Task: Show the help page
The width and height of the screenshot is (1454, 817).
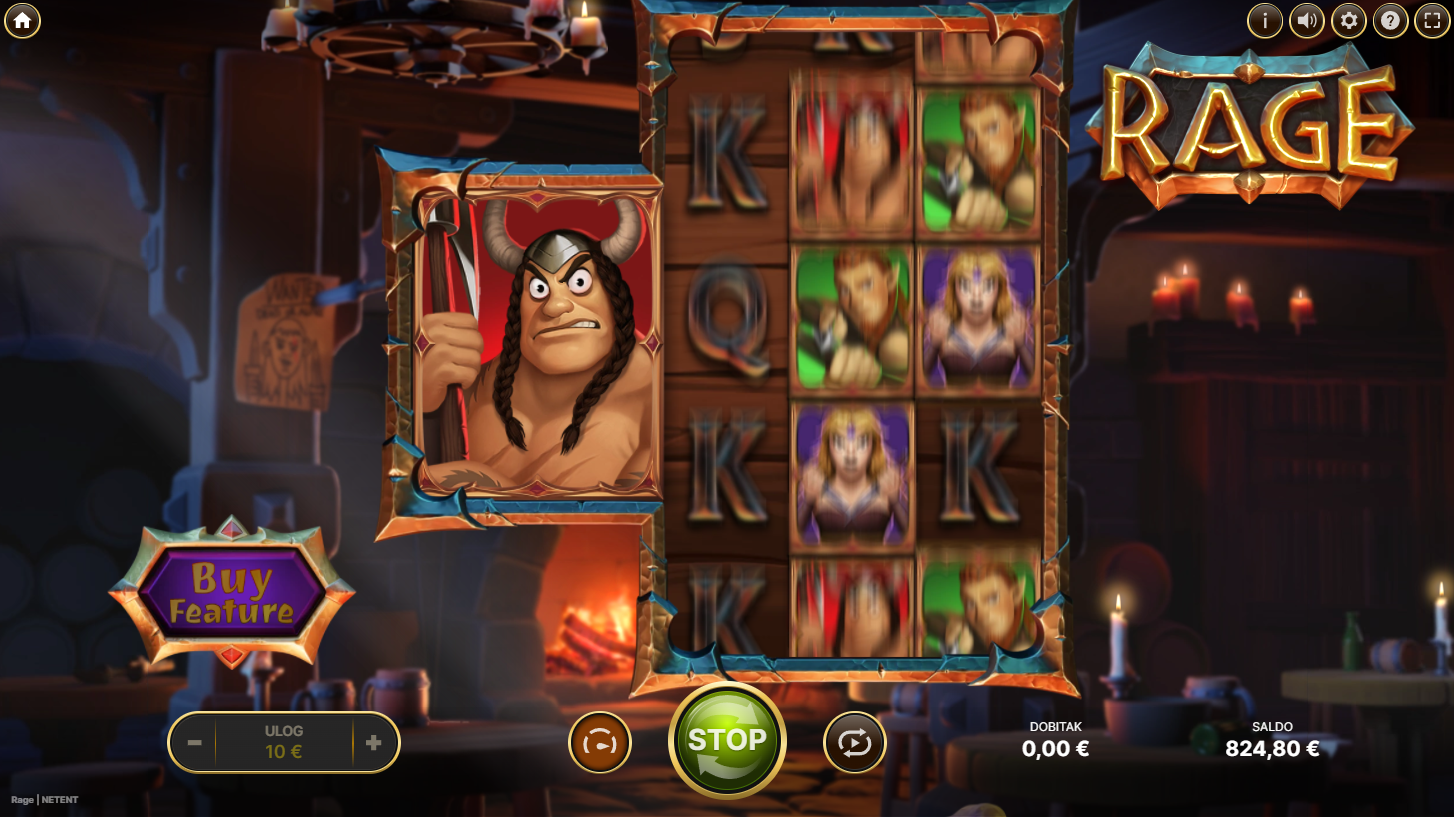Action: click(1391, 20)
